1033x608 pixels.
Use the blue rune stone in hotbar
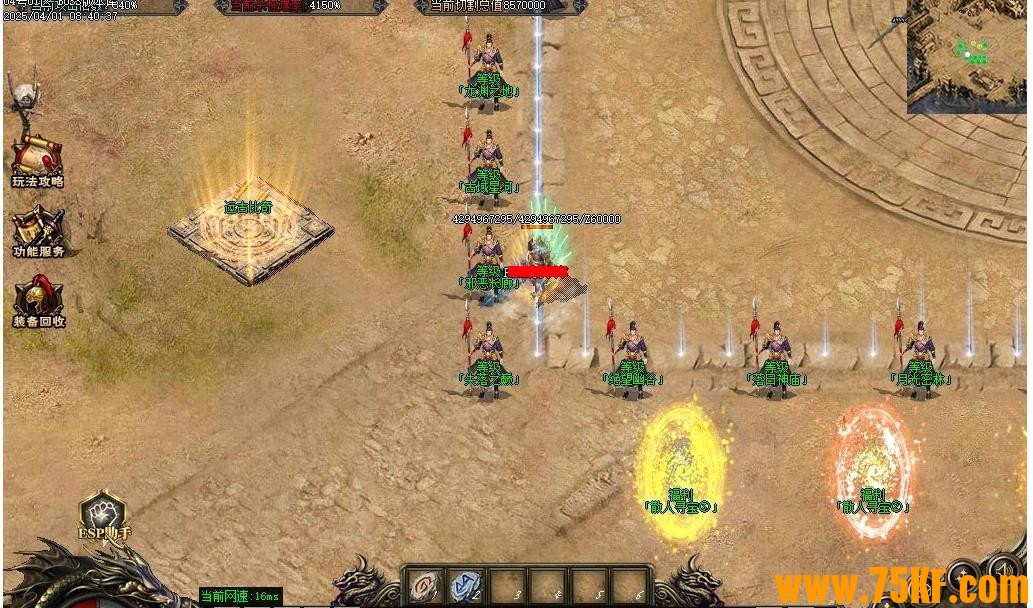[465, 586]
